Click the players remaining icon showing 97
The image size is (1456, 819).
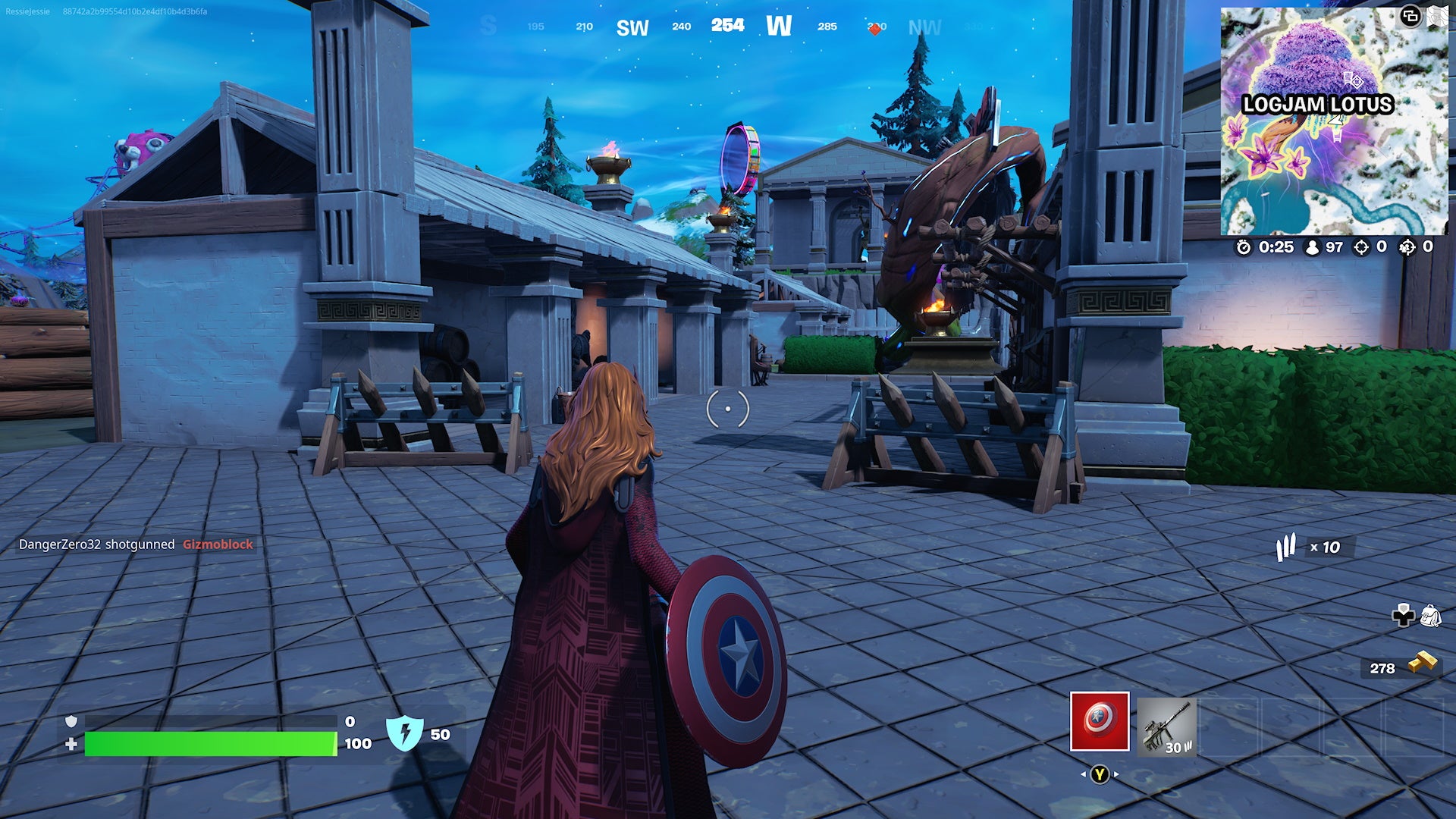[x=1313, y=247]
